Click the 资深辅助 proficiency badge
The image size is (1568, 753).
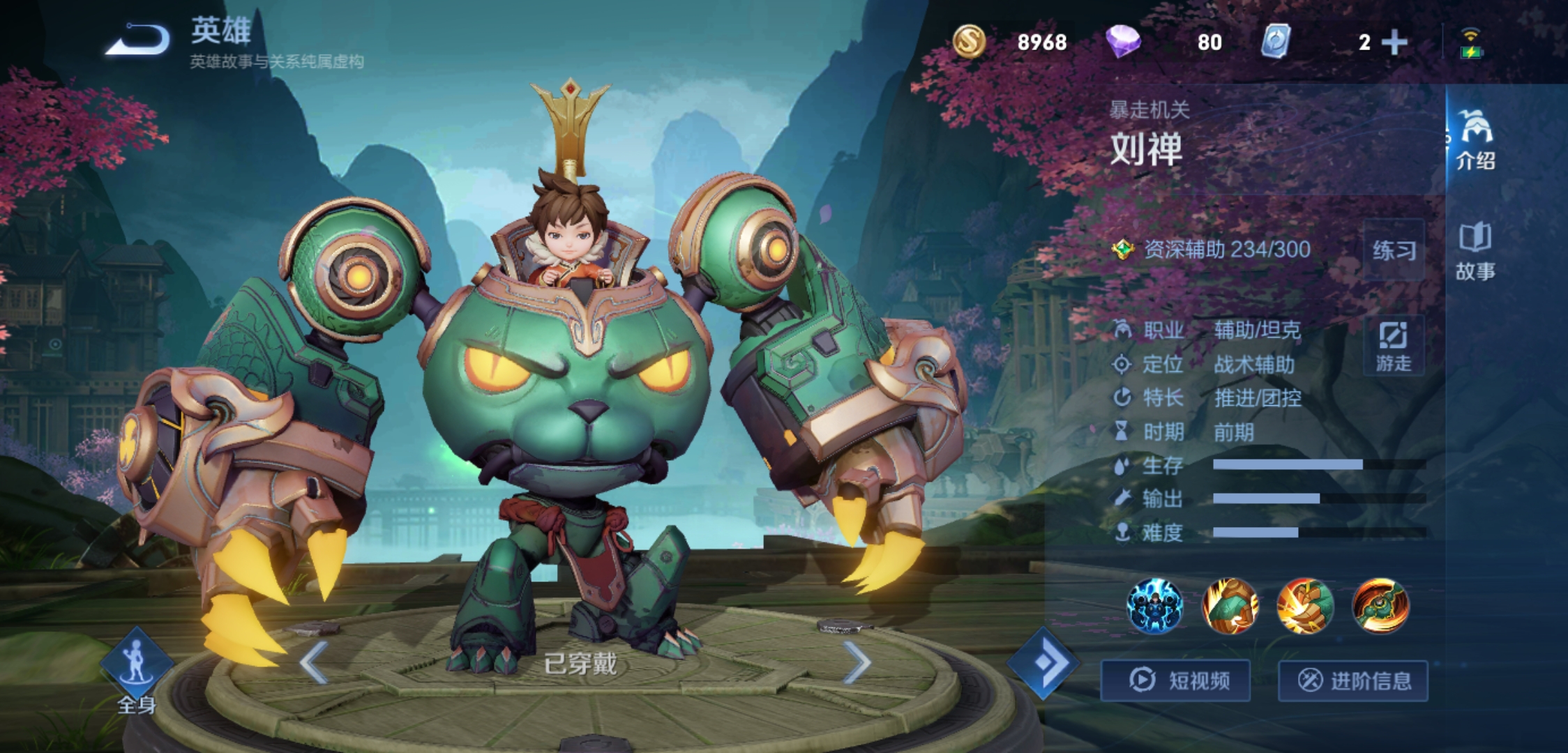point(1122,249)
